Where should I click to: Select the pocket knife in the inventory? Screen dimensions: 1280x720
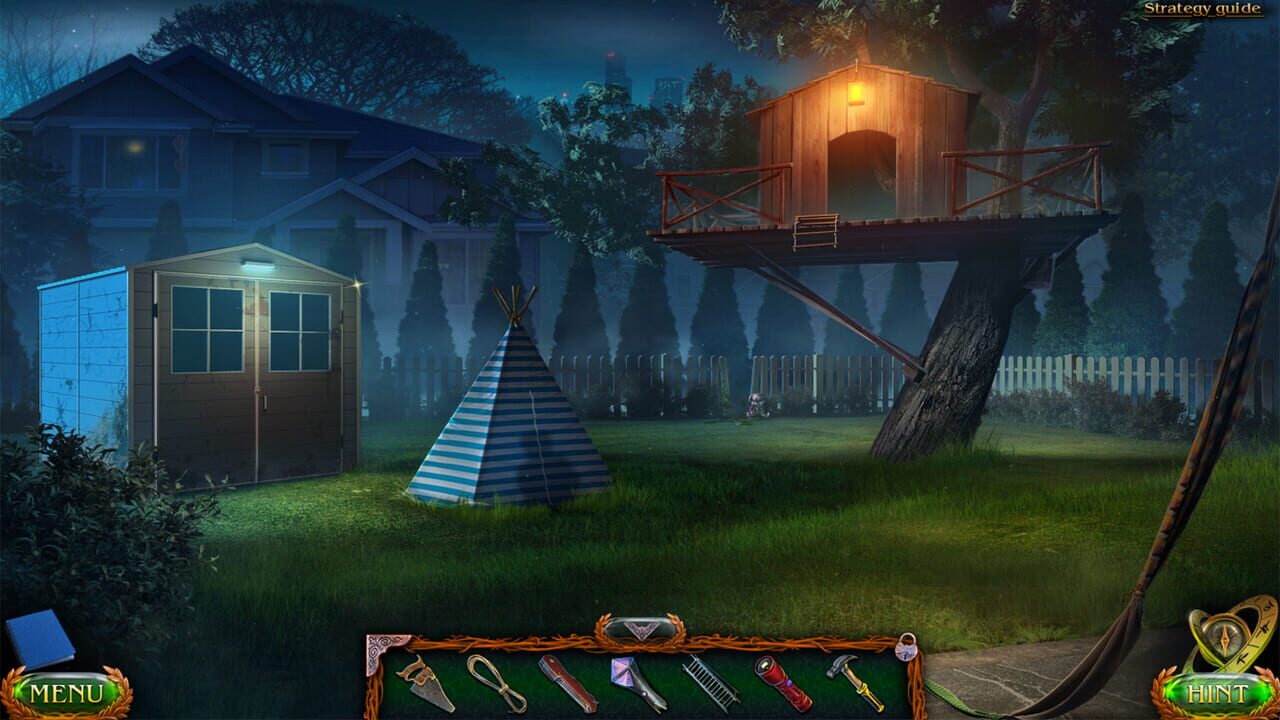[567, 685]
